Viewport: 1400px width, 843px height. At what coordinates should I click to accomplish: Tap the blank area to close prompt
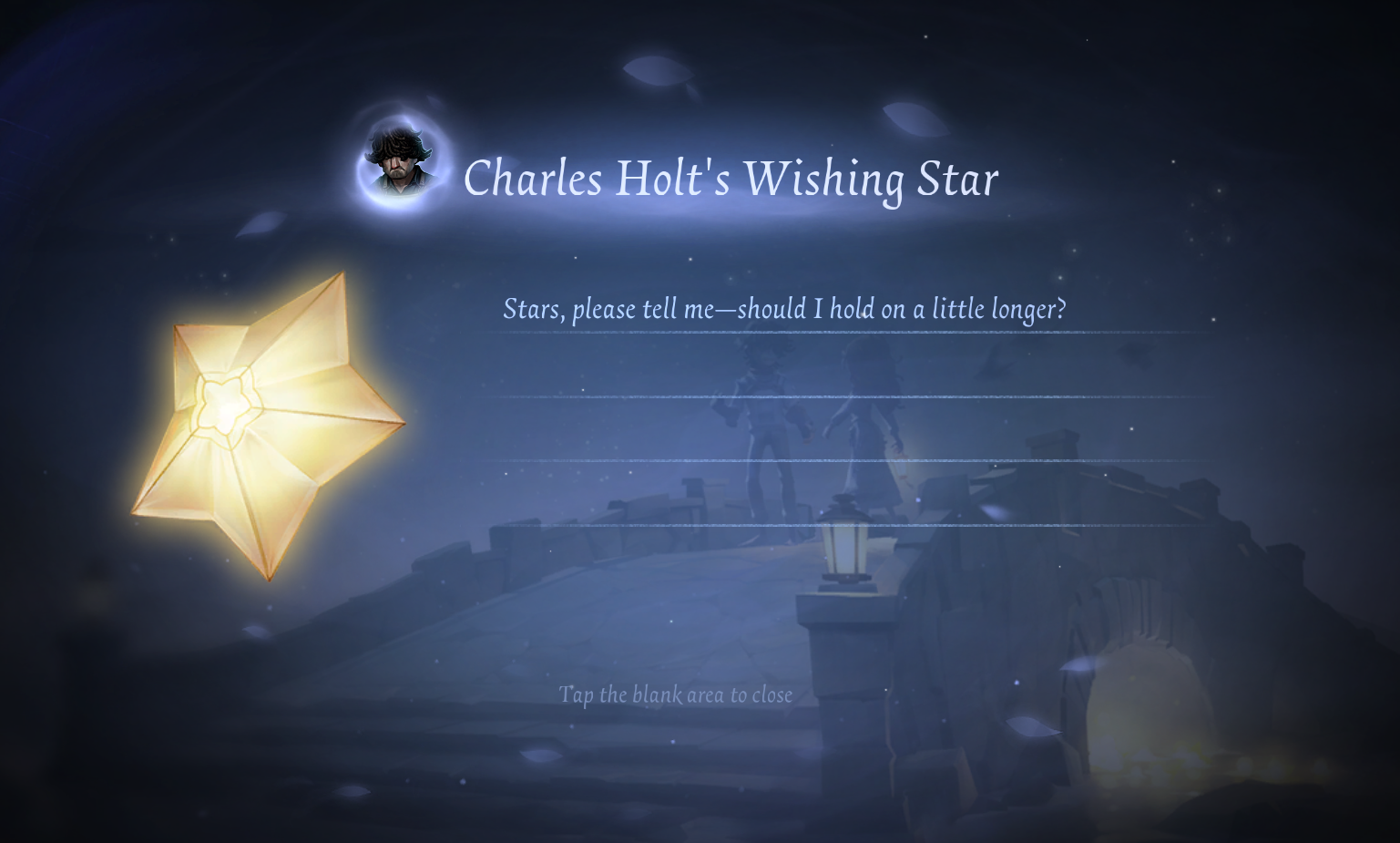coord(675,695)
